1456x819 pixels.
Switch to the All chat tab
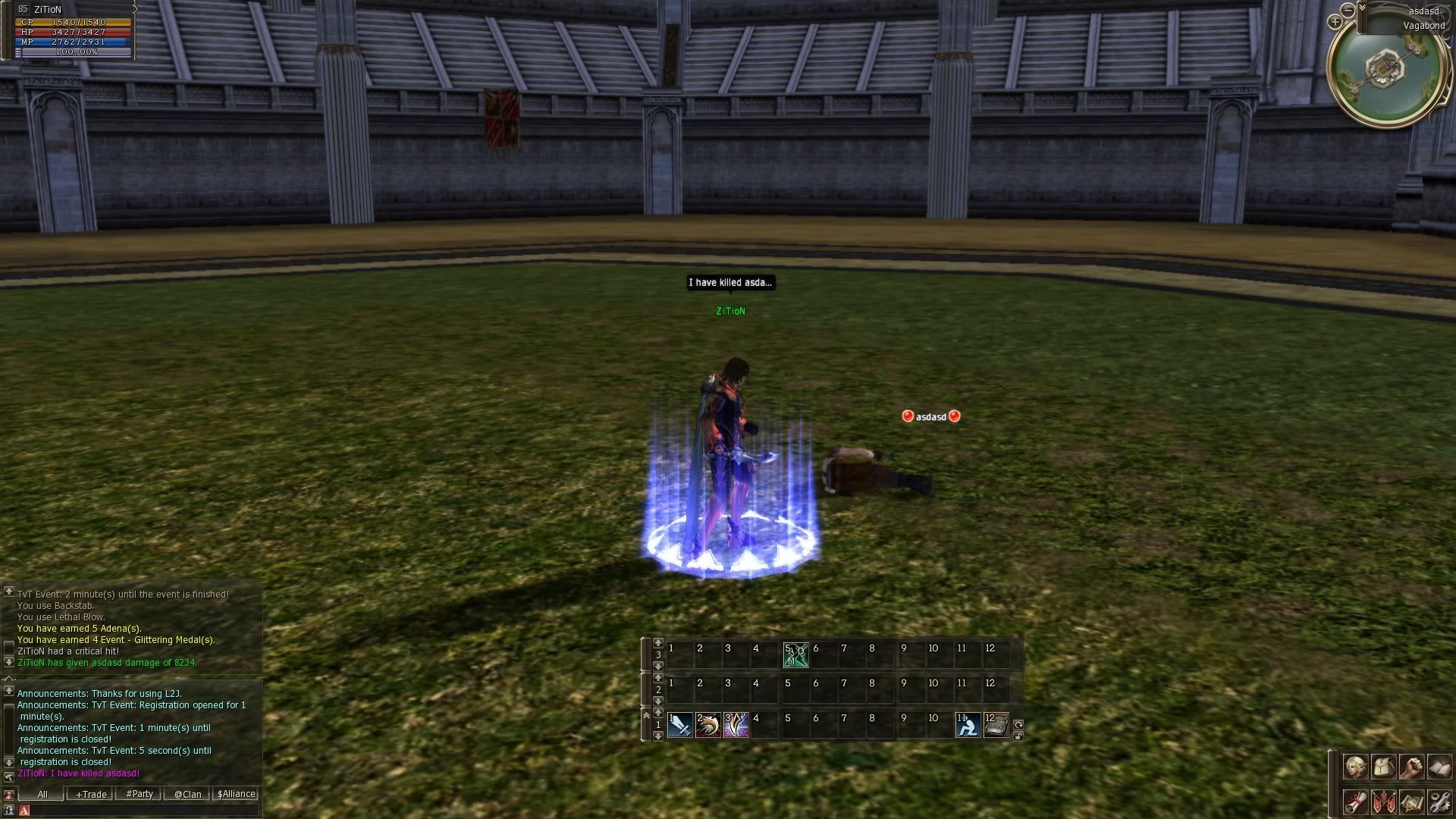[x=42, y=794]
